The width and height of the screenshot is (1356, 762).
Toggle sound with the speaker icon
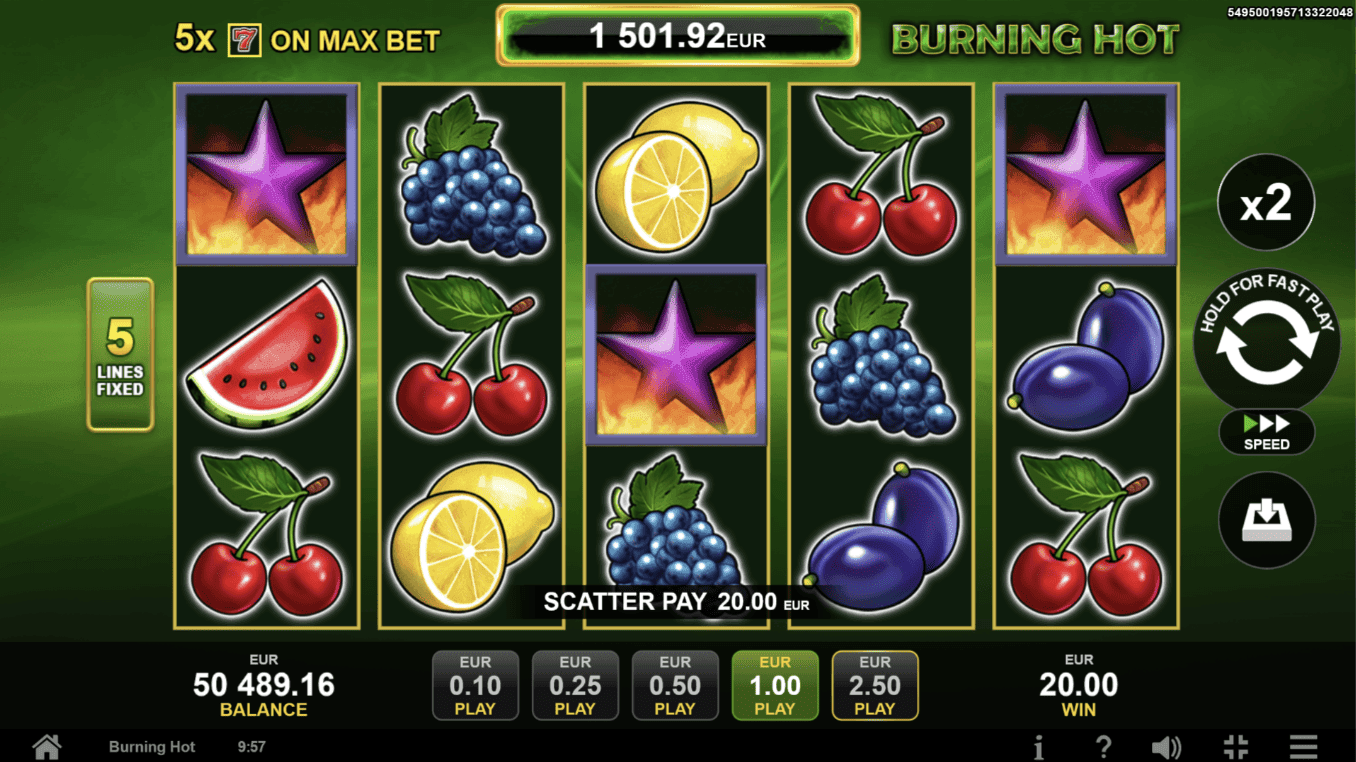pyautogui.click(x=1166, y=746)
